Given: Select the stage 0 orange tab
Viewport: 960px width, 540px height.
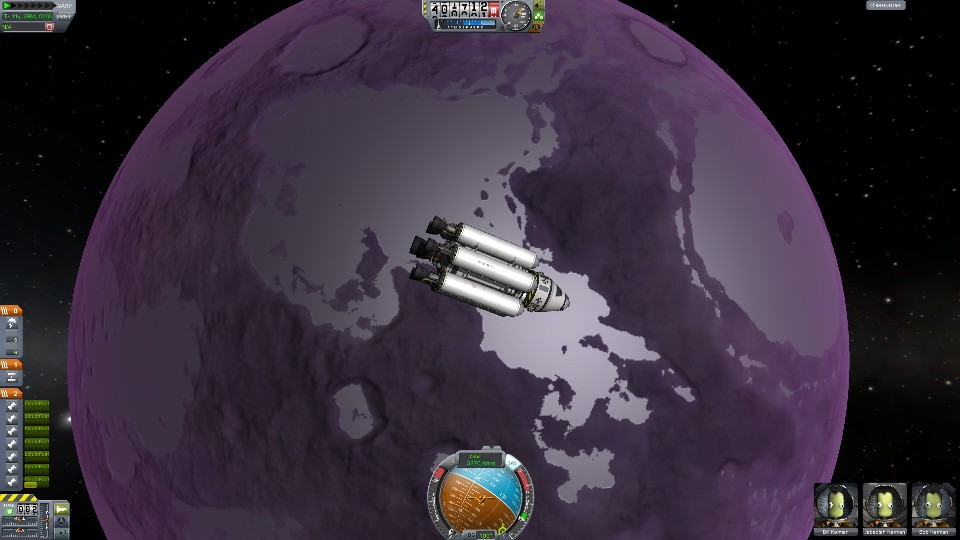Looking at the screenshot, I should pyautogui.click(x=11, y=311).
